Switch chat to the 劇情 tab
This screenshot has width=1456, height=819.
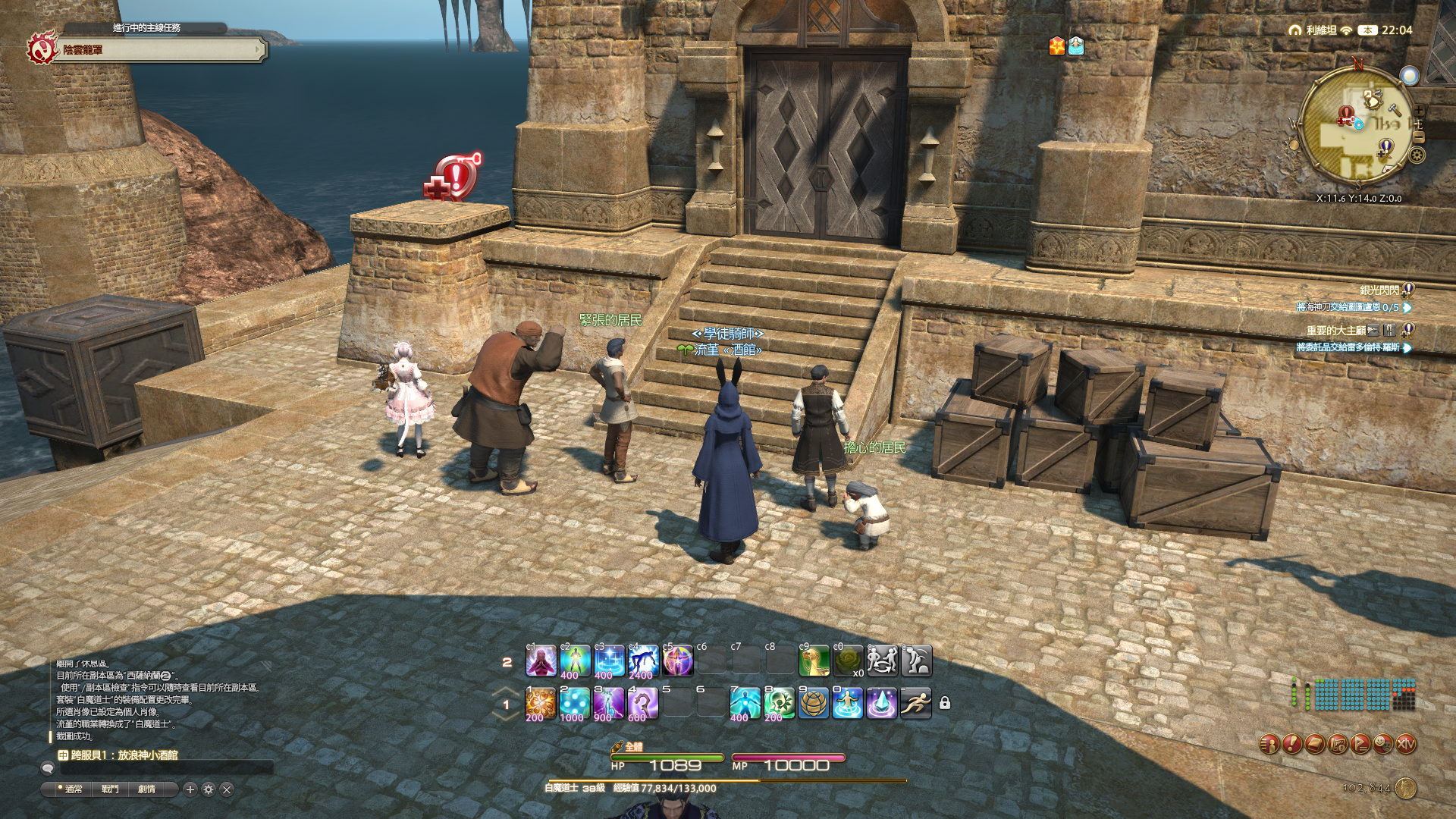pos(147,789)
